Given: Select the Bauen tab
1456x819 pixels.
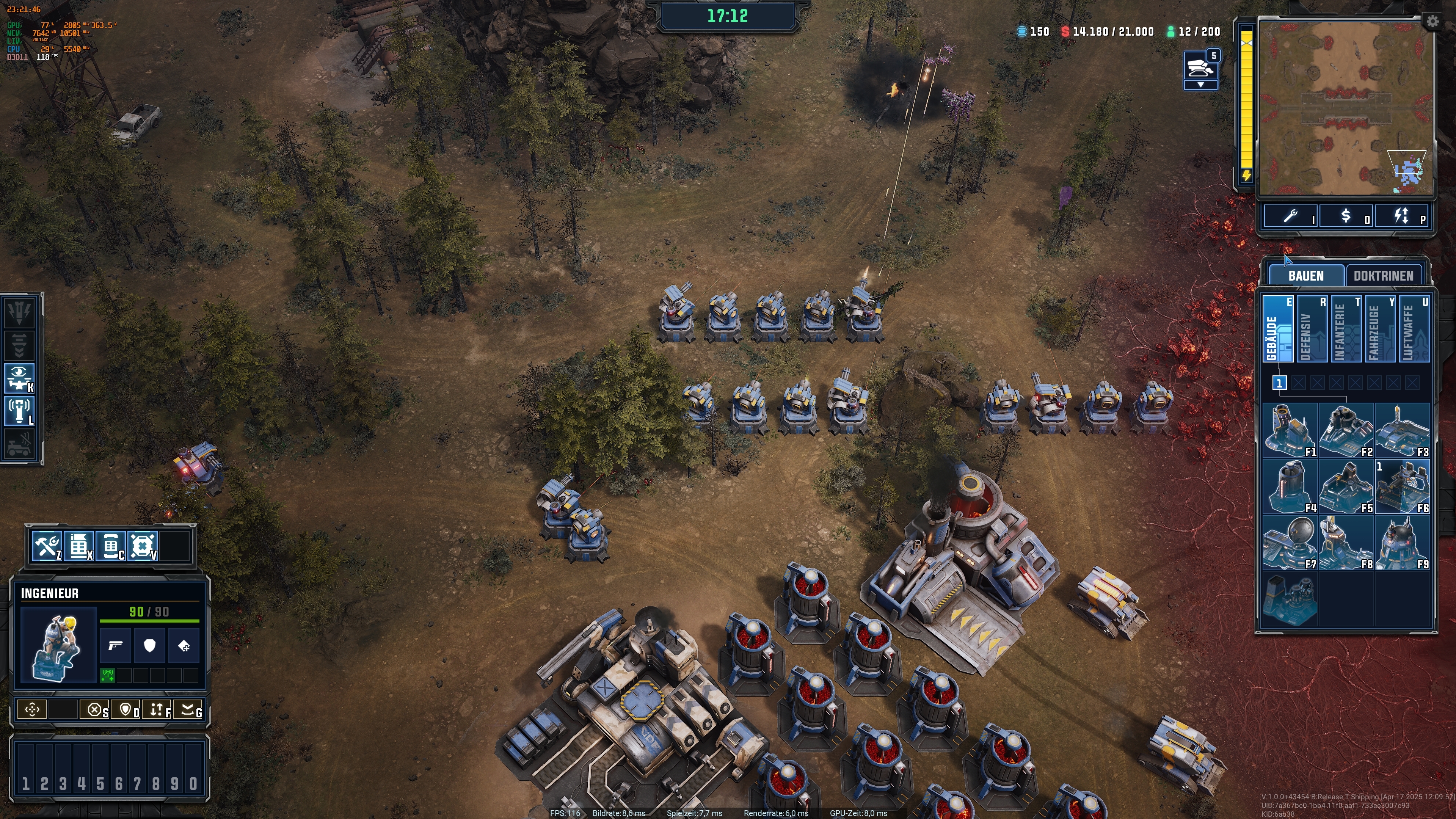Looking at the screenshot, I should click(1305, 276).
